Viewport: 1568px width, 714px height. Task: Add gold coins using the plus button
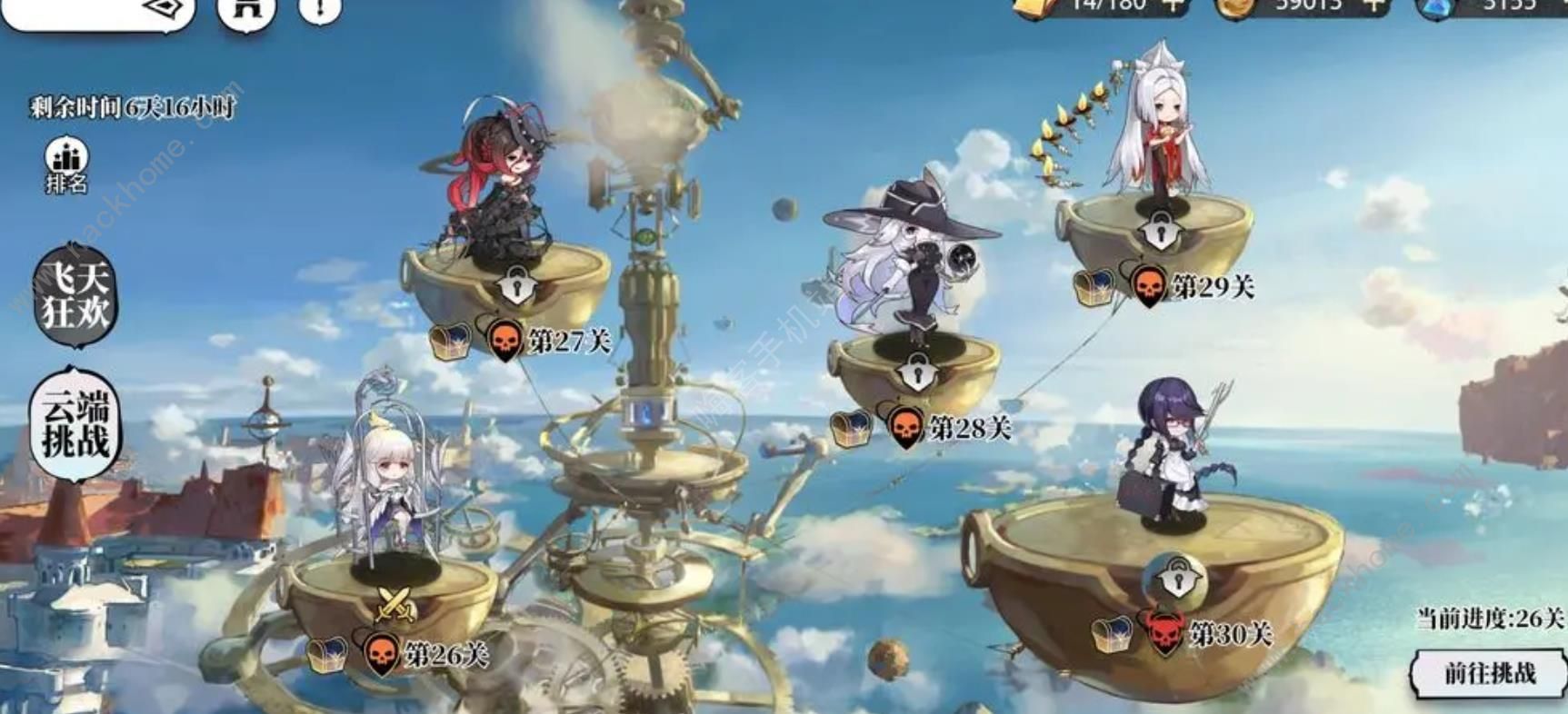click(x=1374, y=5)
